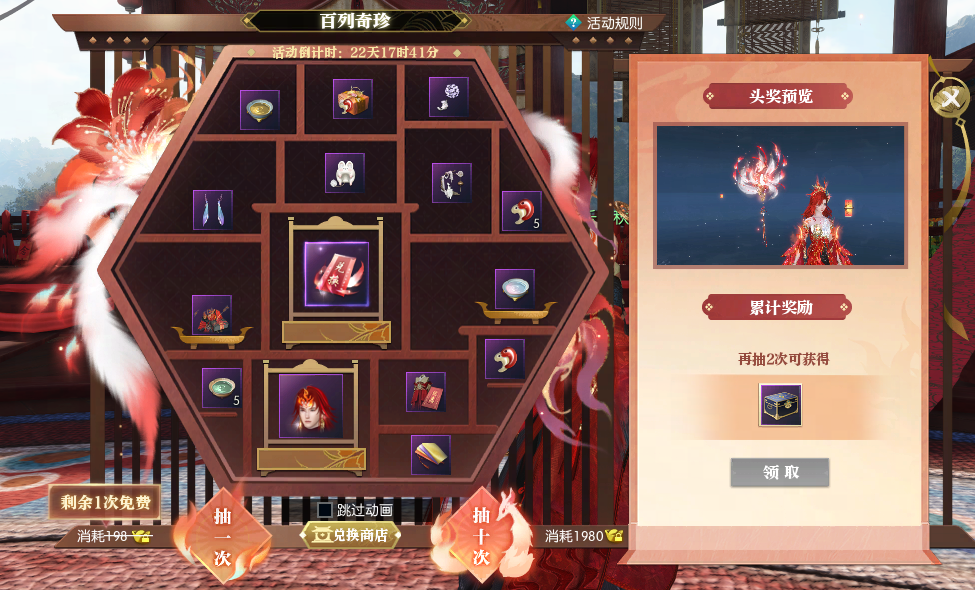Select the blue feather earrings prize
975x590 pixels.
click(x=213, y=210)
